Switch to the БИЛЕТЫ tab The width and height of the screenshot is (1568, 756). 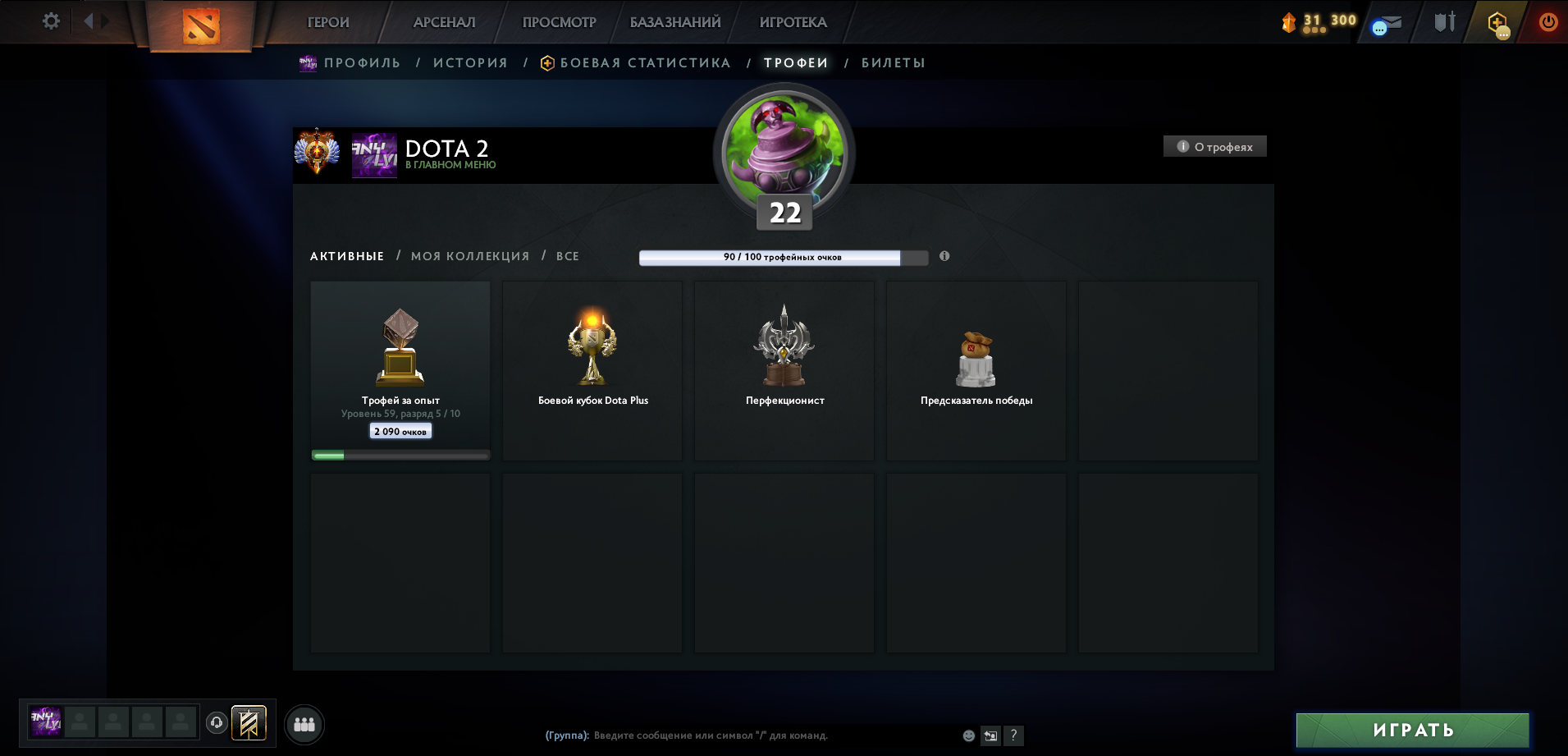[893, 63]
